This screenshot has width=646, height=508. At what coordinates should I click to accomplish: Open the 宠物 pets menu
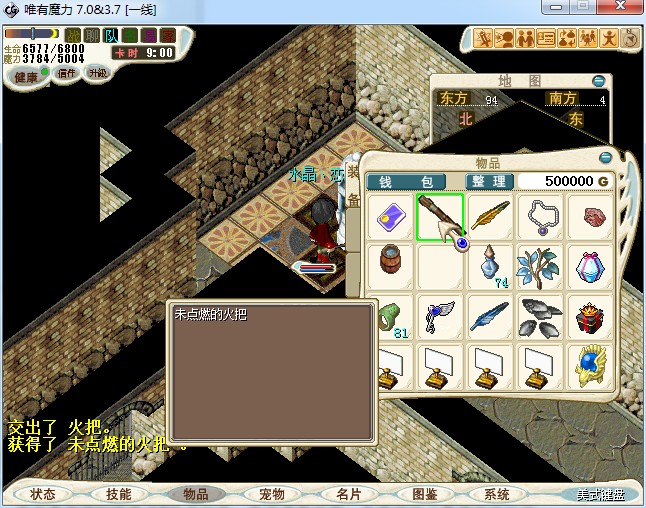coord(272,494)
